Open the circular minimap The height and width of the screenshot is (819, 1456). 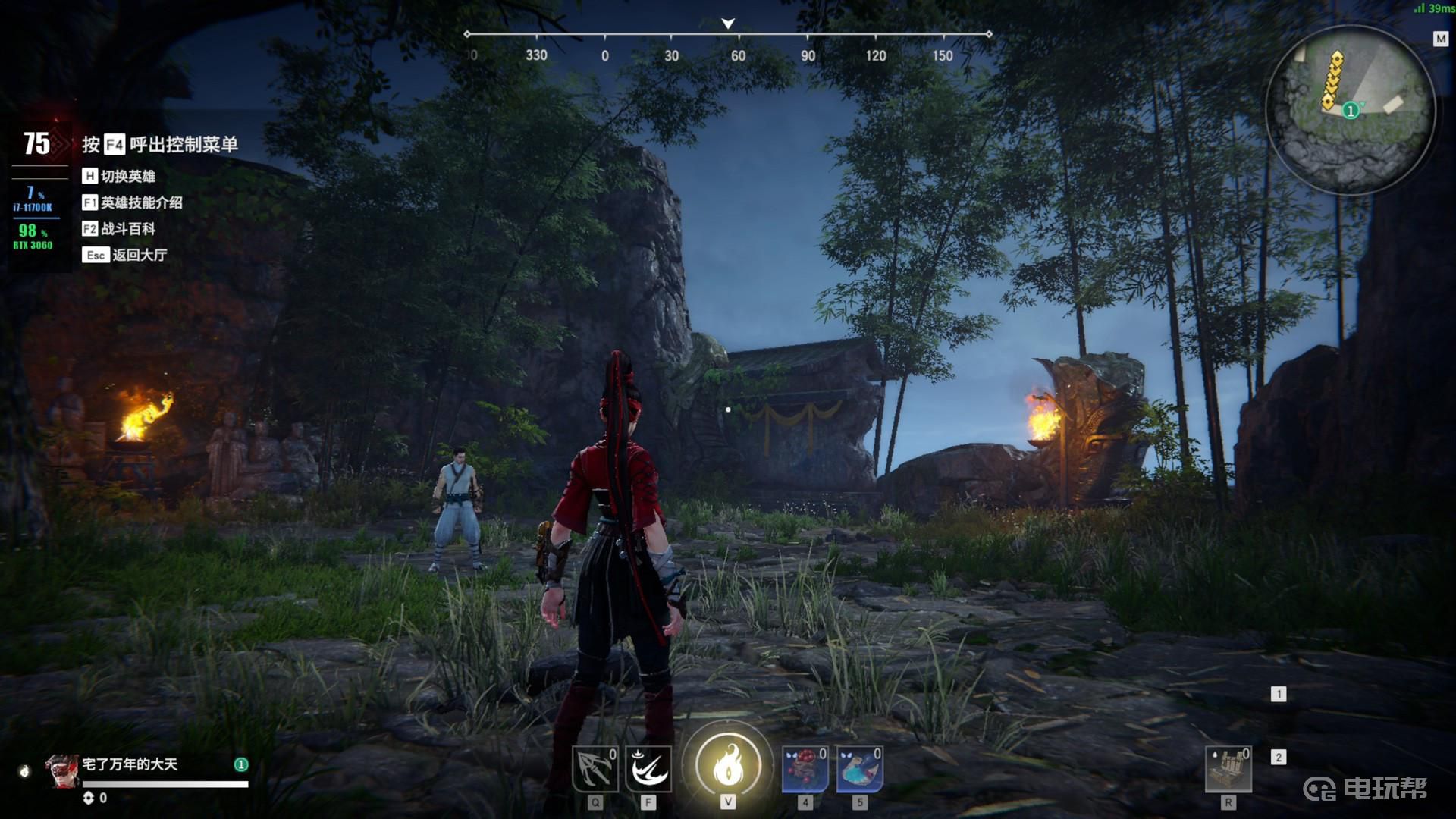point(1350,110)
